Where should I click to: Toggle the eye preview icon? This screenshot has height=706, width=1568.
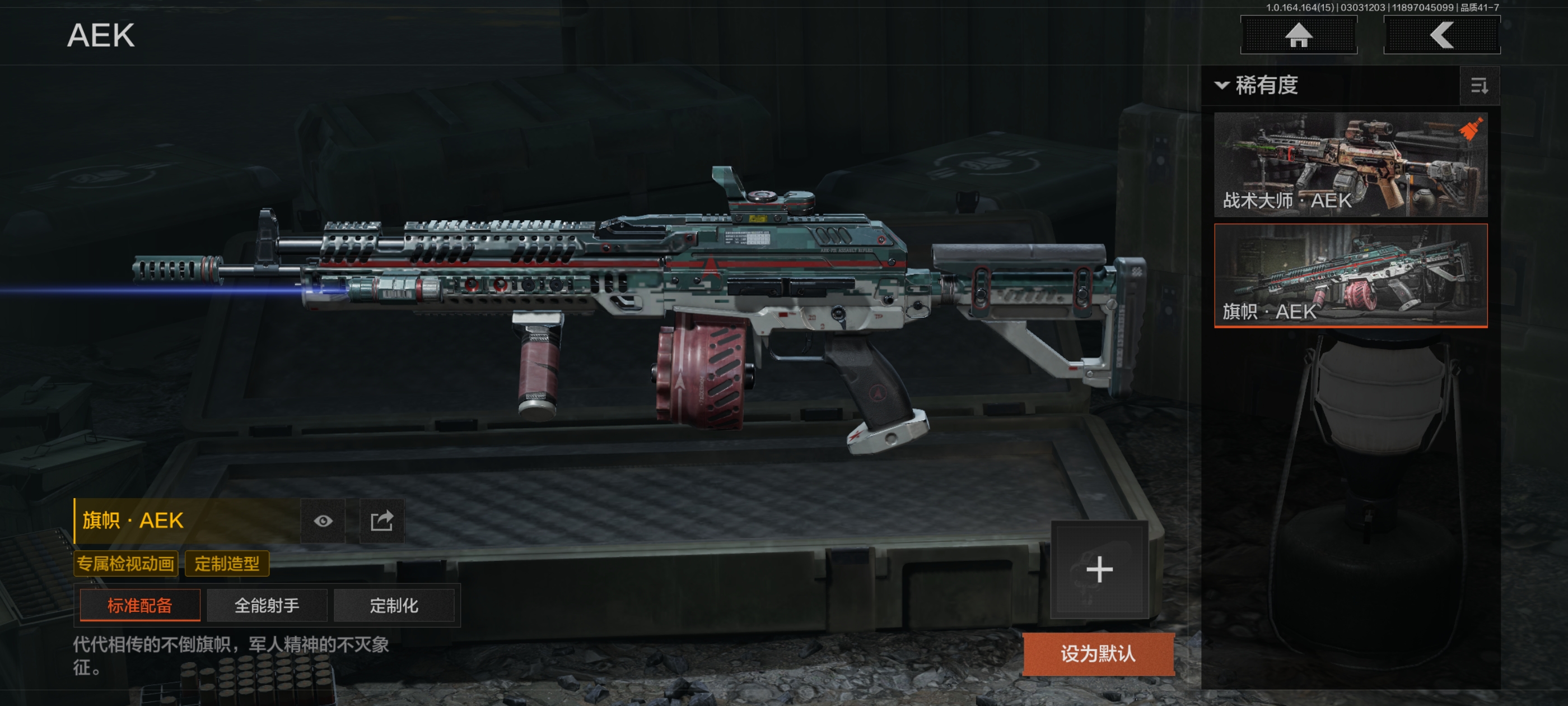pos(323,521)
